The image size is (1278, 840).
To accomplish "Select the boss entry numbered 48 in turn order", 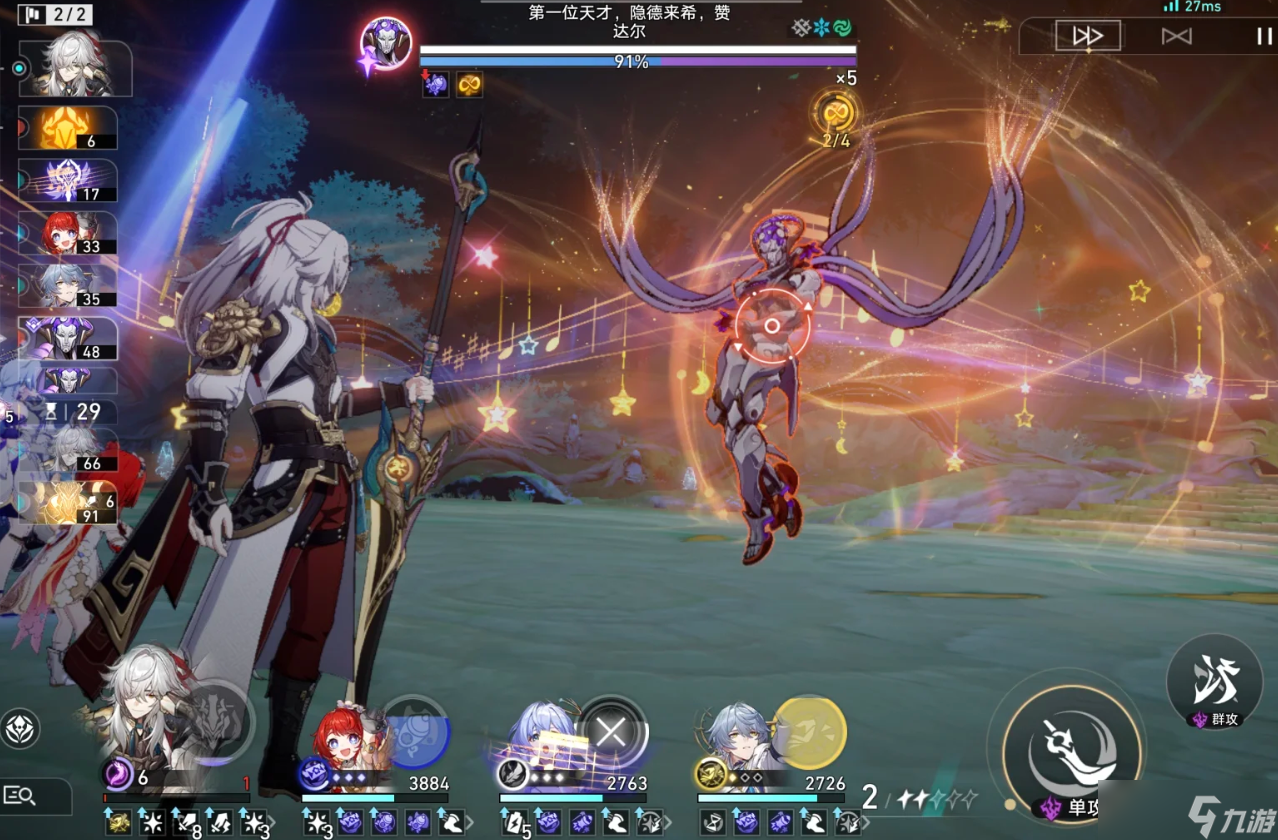I will click(67, 338).
